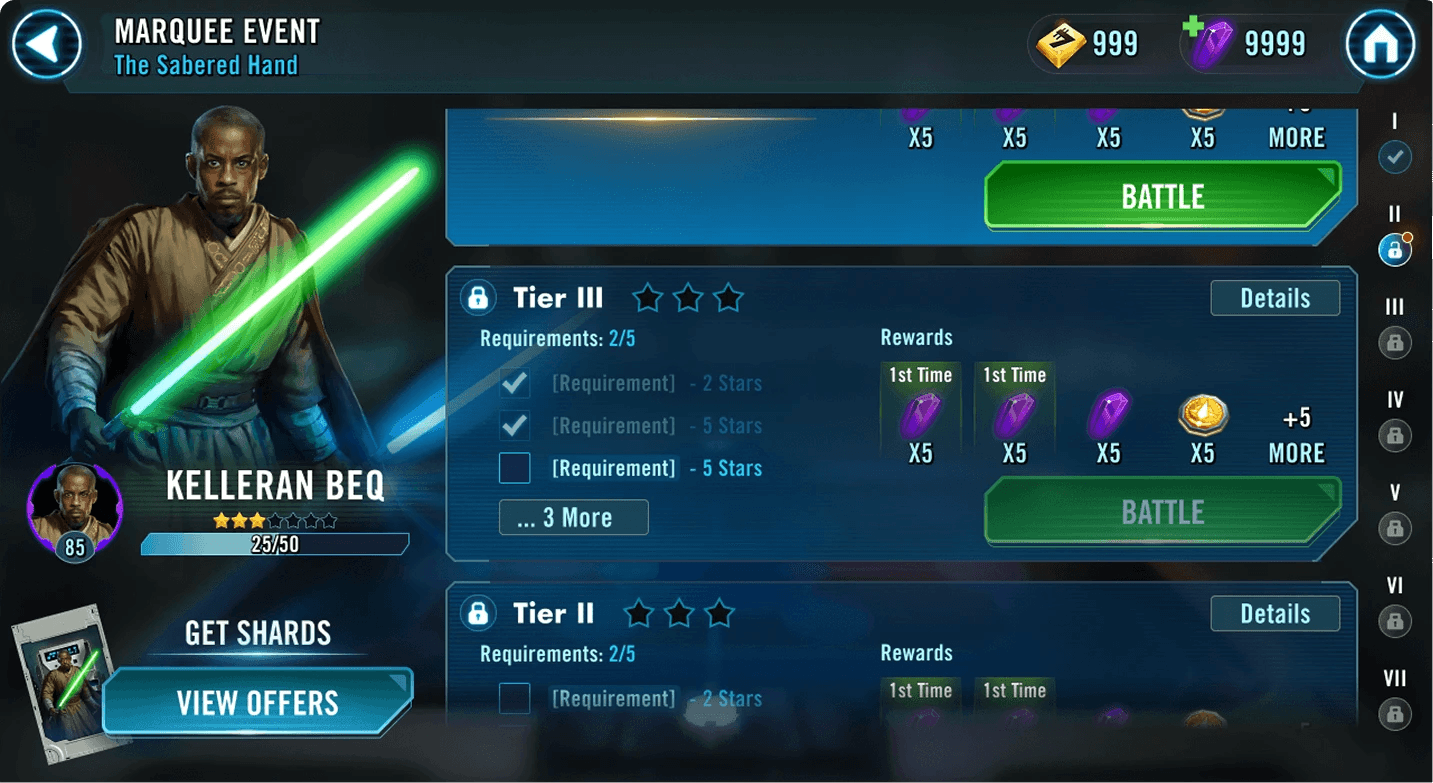Show Tier III '+5 More' rewards
The image size is (1433, 783).
(x=1296, y=436)
